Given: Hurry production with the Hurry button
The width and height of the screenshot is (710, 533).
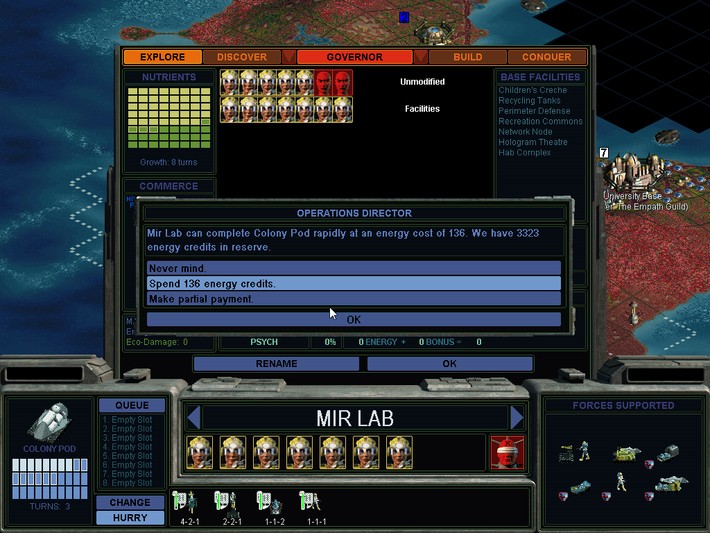Looking at the screenshot, I should point(130,518).
